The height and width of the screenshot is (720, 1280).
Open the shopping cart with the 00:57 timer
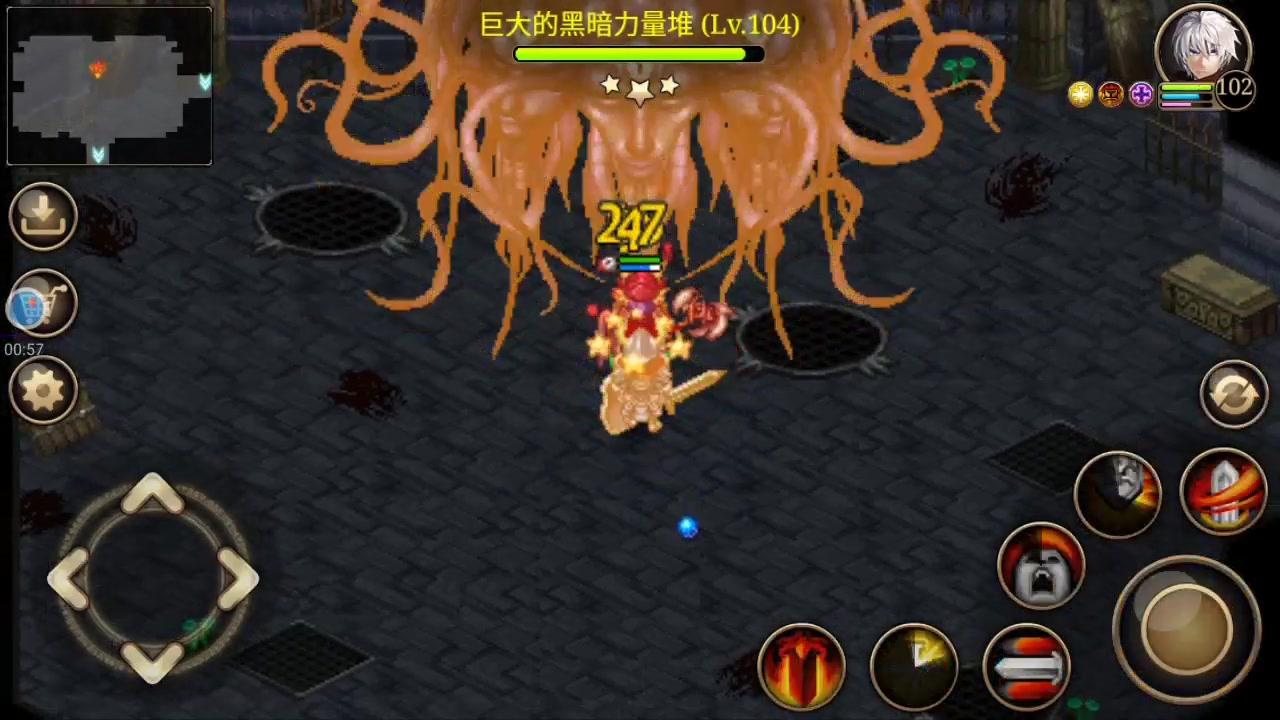[42, 305]
